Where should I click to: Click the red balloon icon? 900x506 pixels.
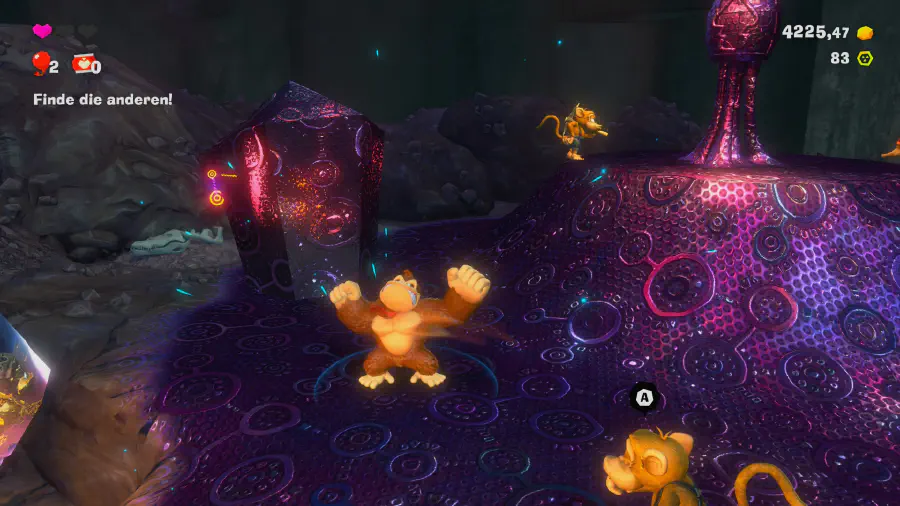[40, 65]
